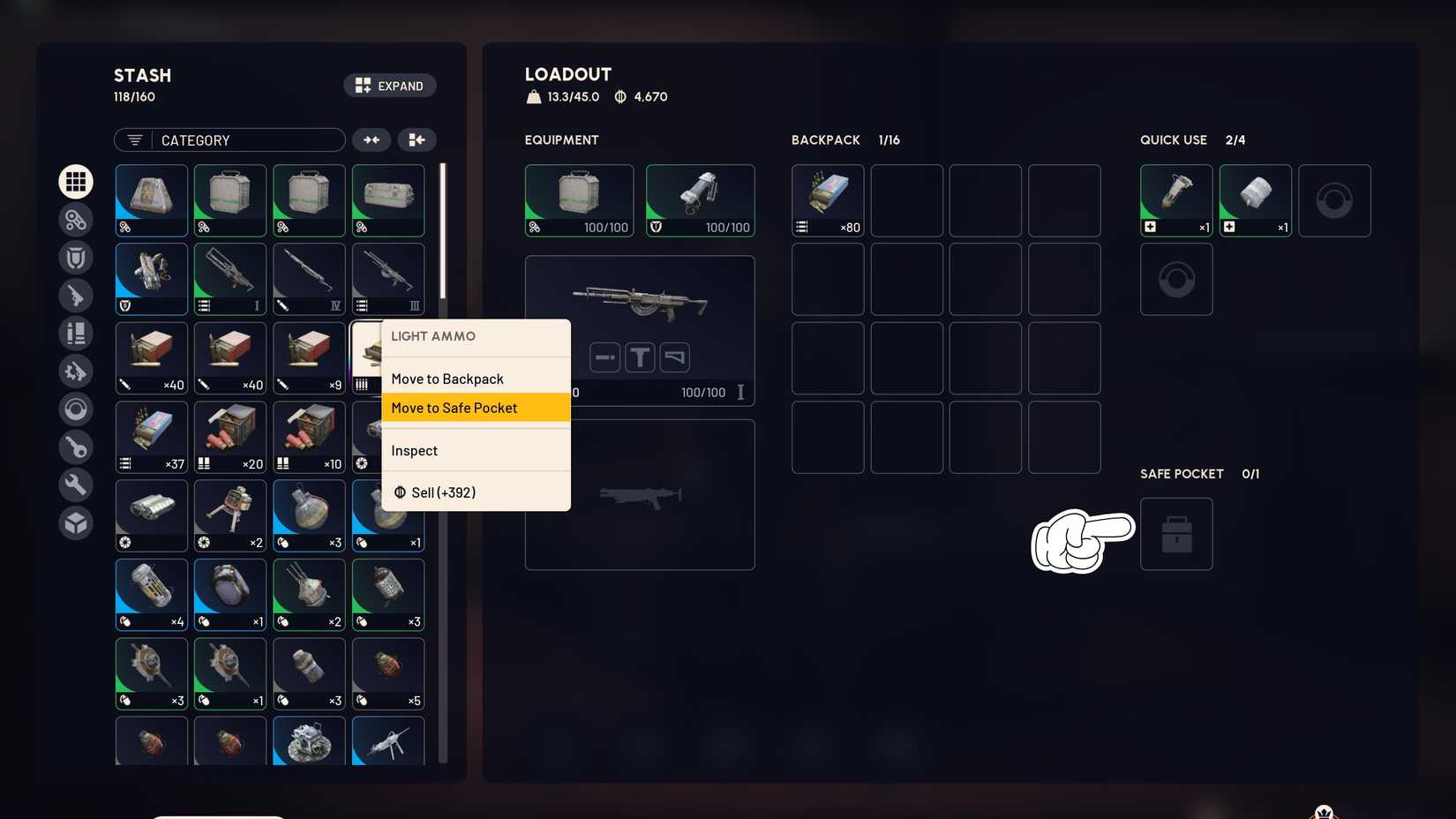The width and height of the screenshot is (1456, 819).
Task: Select the armor/shield category filter
Action: [76, 258]
